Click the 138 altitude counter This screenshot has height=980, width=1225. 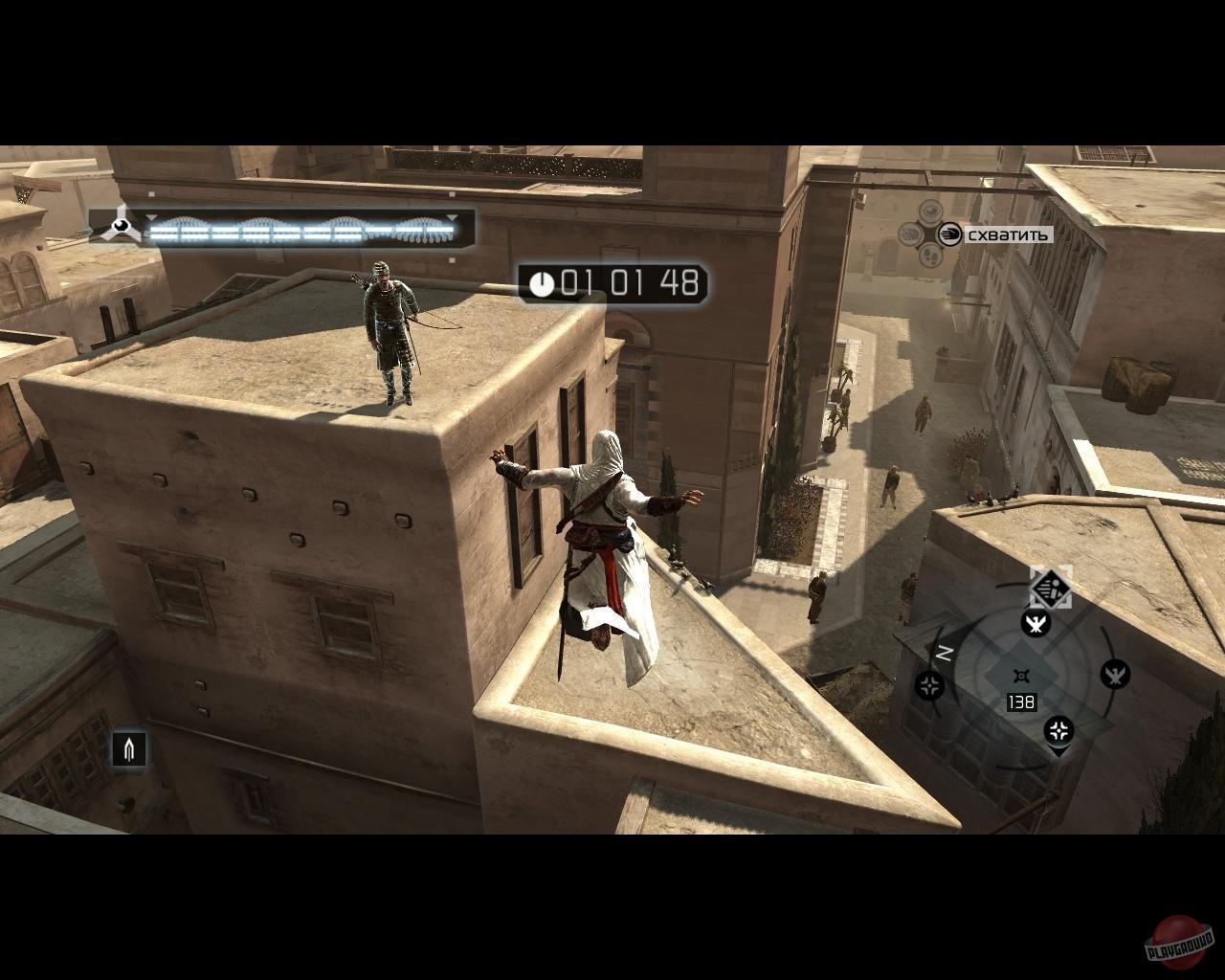(x=1021, y=702)
